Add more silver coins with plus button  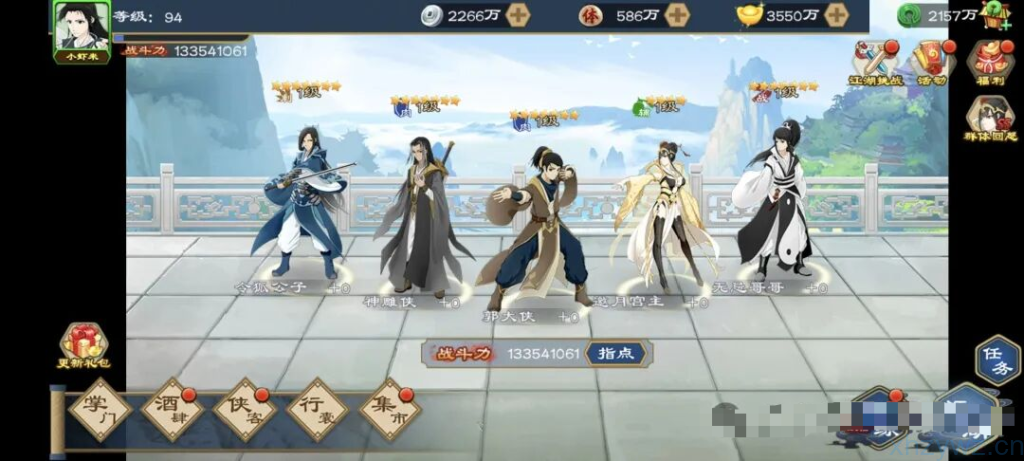pos(517,15)
